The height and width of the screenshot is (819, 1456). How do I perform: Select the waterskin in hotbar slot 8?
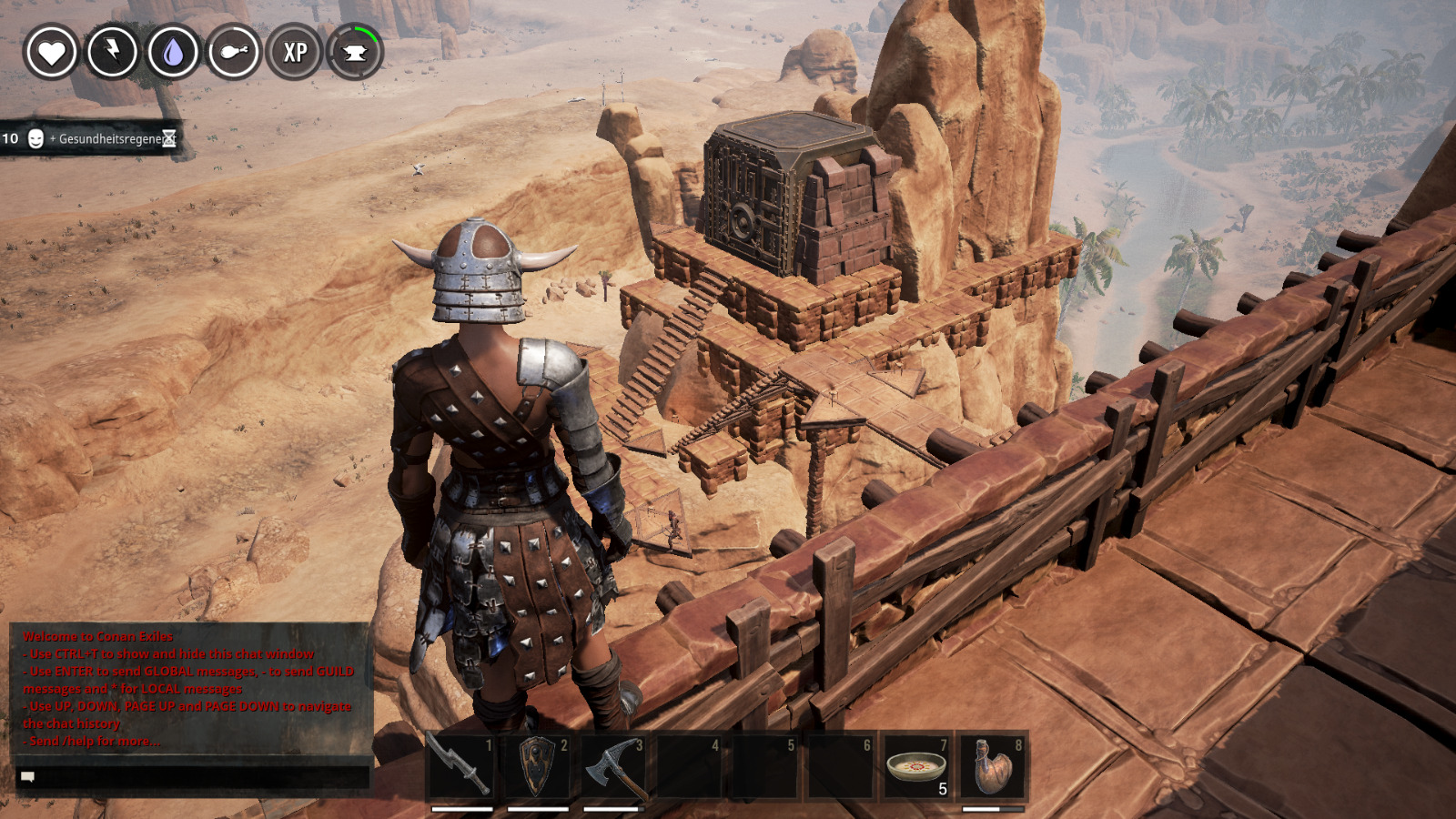click(992, 766)
